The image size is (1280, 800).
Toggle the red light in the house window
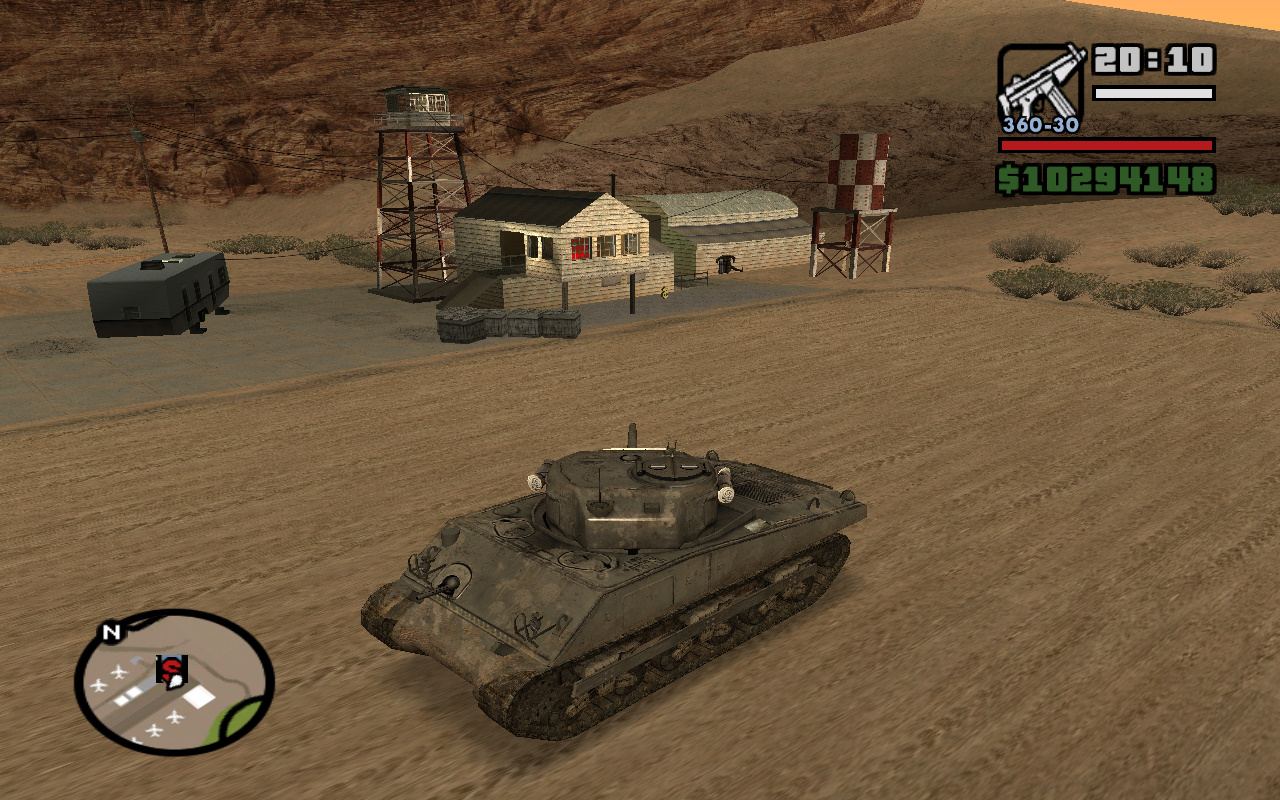click(x=579, y=247)
